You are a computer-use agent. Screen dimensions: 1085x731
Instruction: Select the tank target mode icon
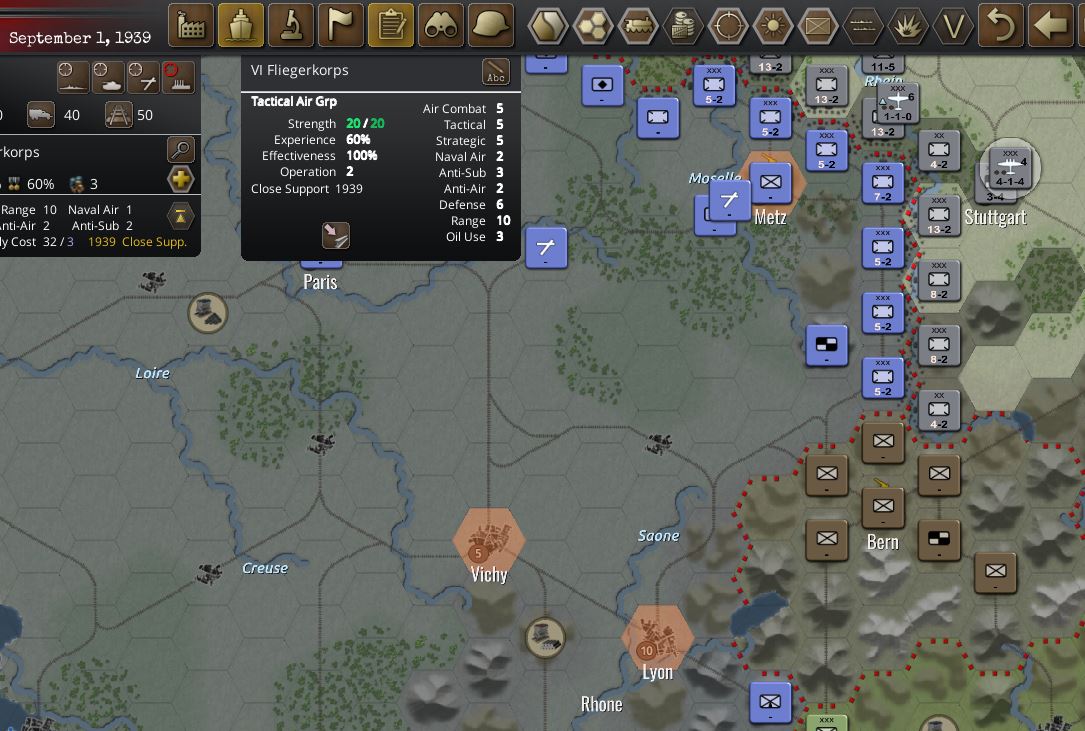(x=108, y=76)
